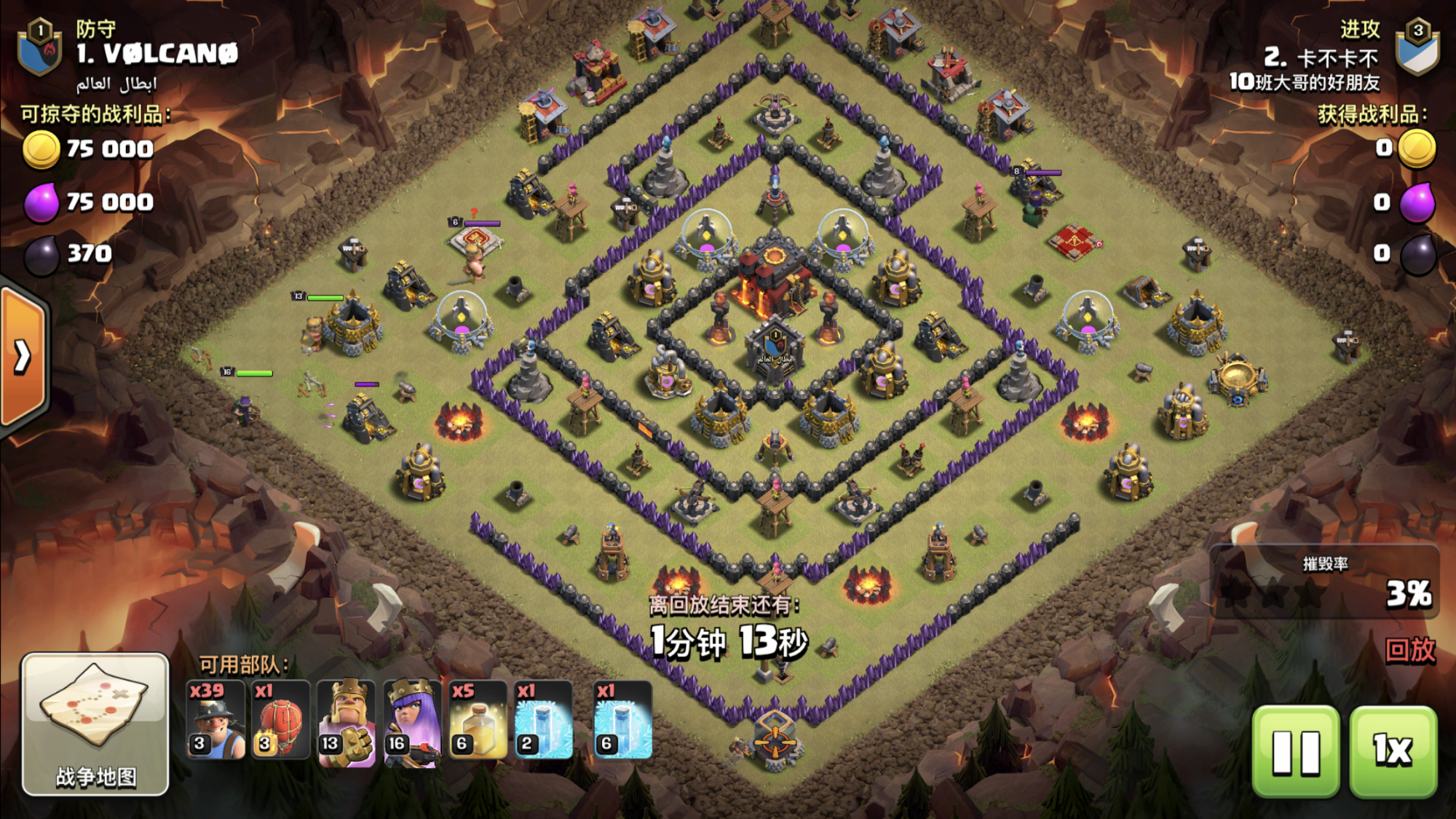Change the 1x replay speed
Image resolution: width=1456 pixels, height=819 pixels.
pyautogui.click(x=1393, y=751)
